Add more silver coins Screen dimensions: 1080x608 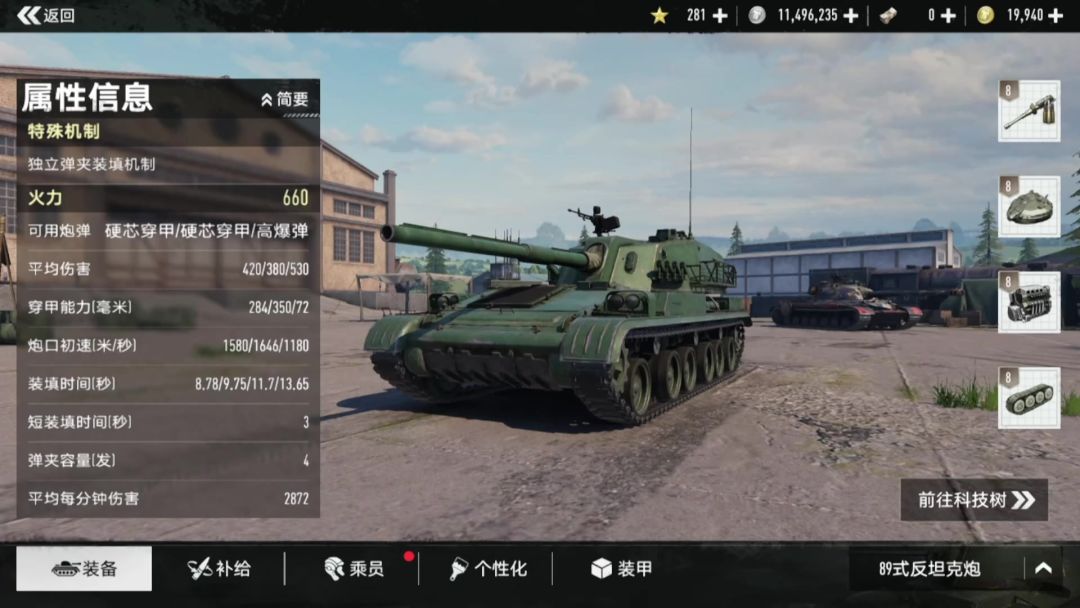[851, 15]
